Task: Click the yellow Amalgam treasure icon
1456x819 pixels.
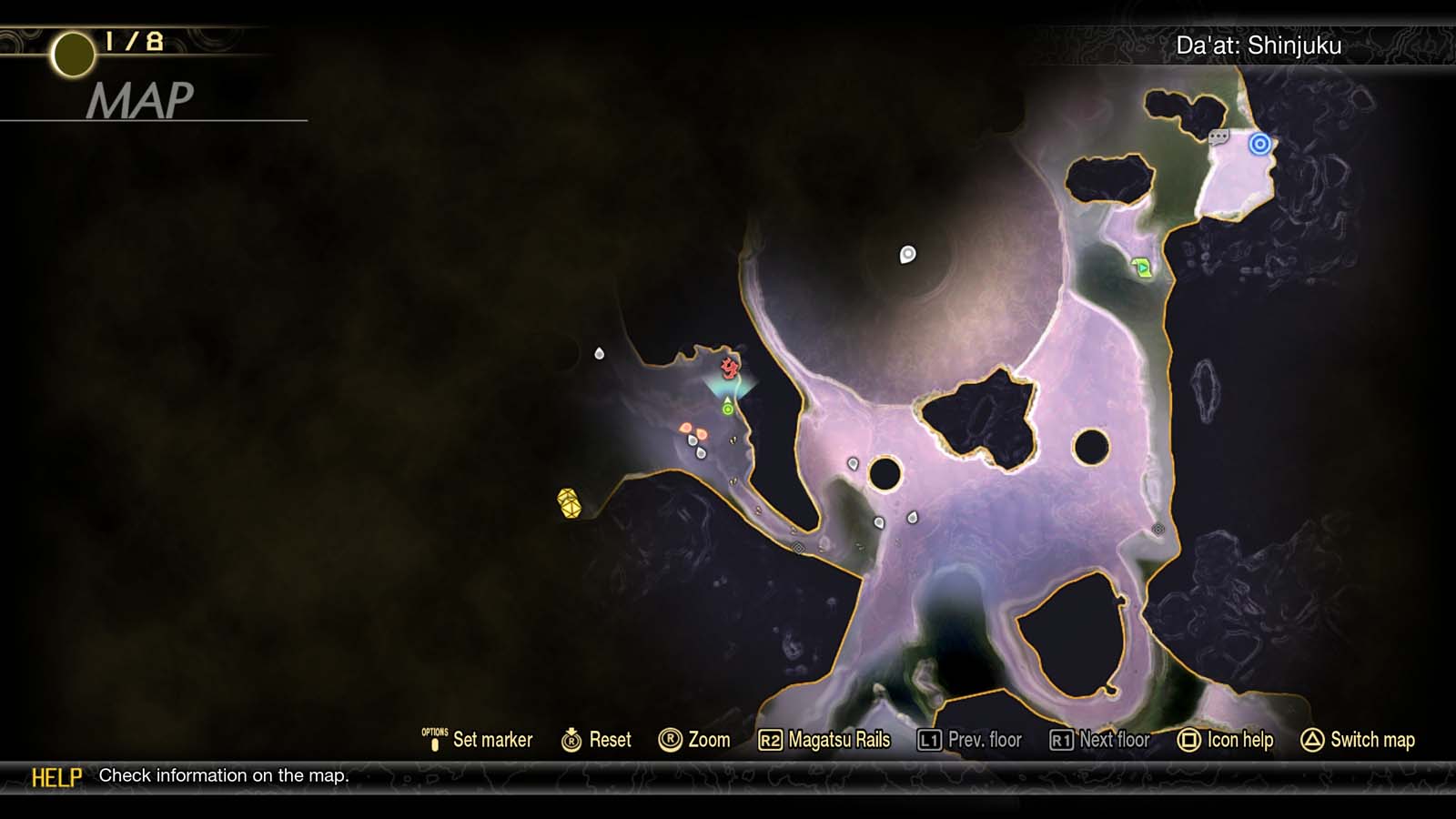Action: click(x=569, y=500)
